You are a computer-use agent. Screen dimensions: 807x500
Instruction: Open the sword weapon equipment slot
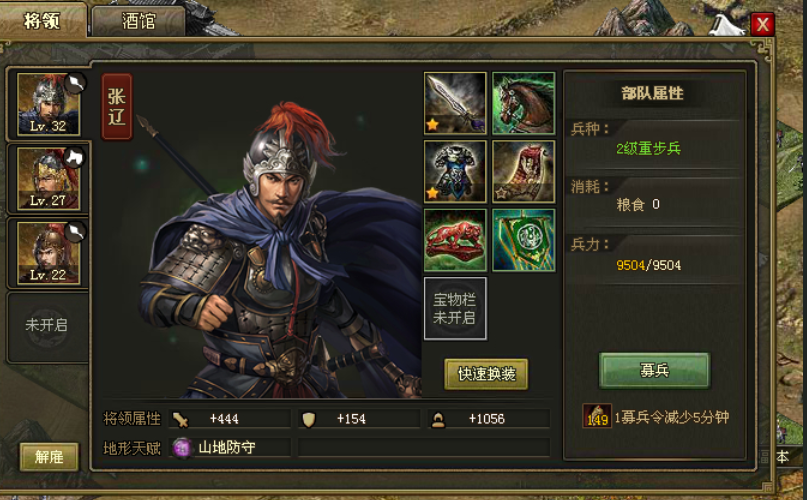[455, 103]
